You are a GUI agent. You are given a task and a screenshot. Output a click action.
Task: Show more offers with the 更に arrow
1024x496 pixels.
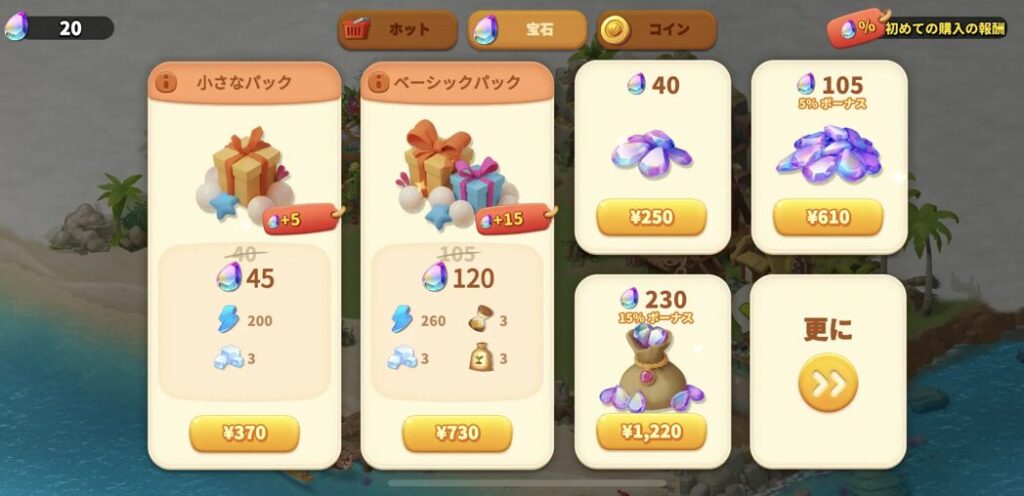tap(827, 382)
